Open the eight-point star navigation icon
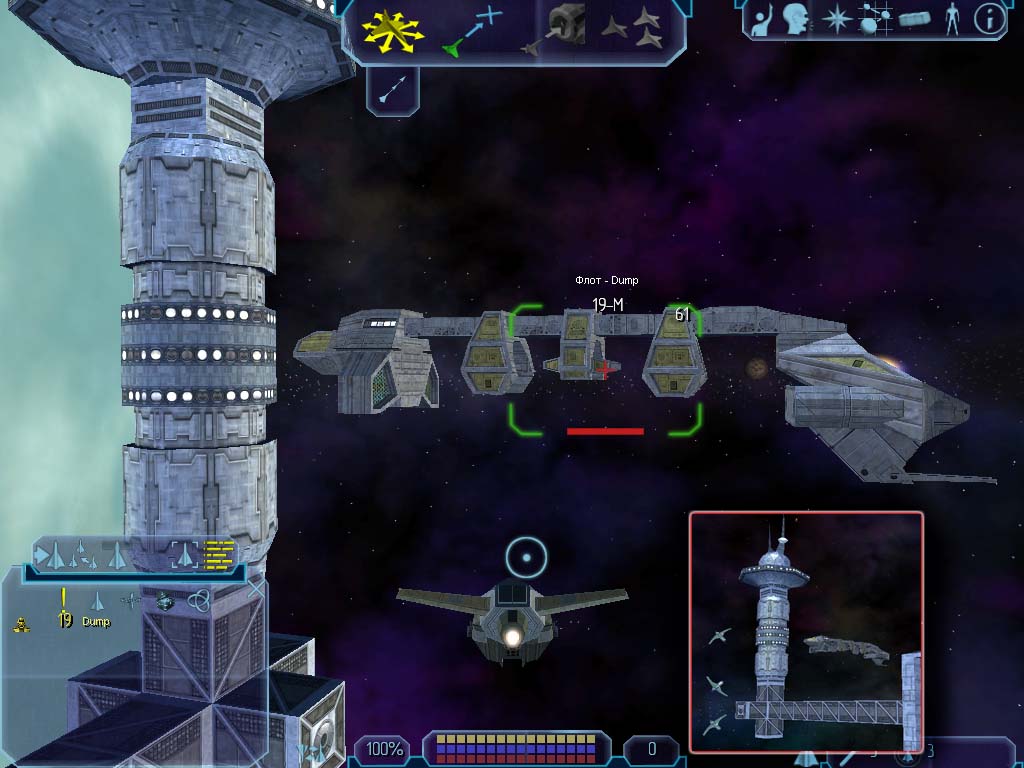Viewport: 1024px width, 768px height. (x=835, y=19)
